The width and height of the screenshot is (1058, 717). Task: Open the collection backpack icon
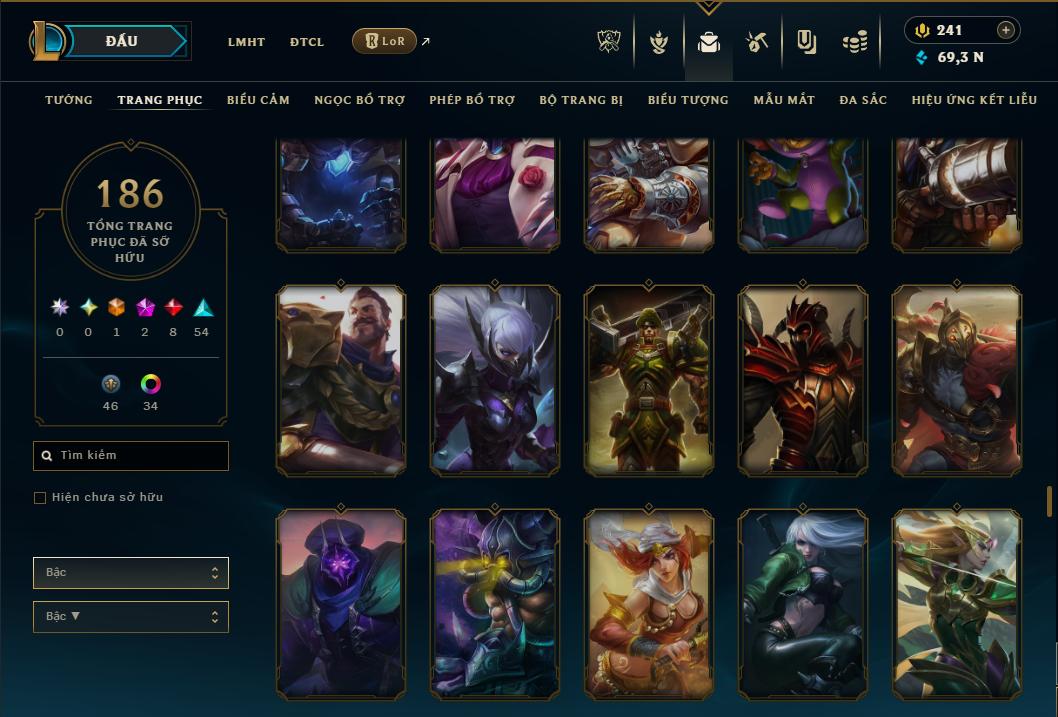[709, 42]
